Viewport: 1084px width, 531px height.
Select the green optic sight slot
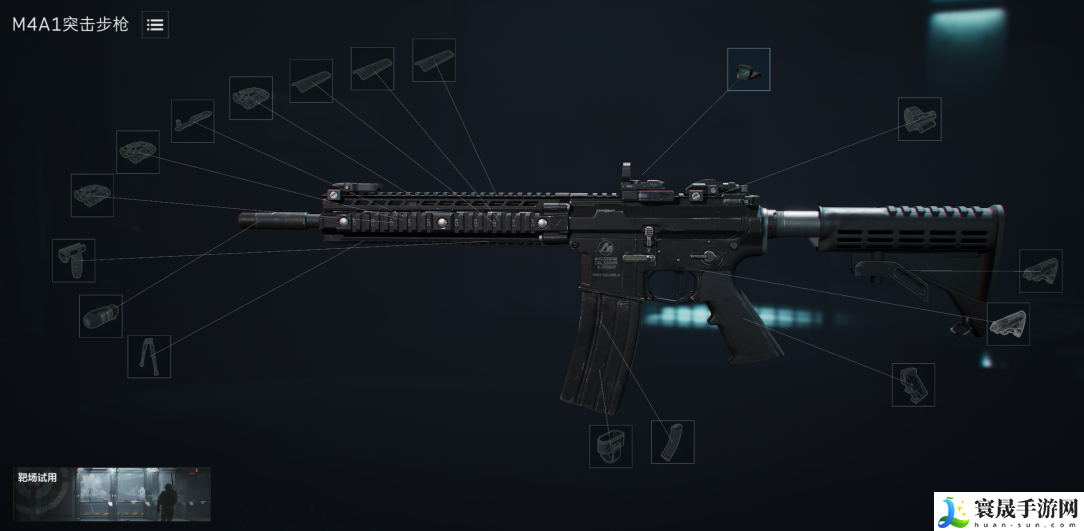point(748,69)
